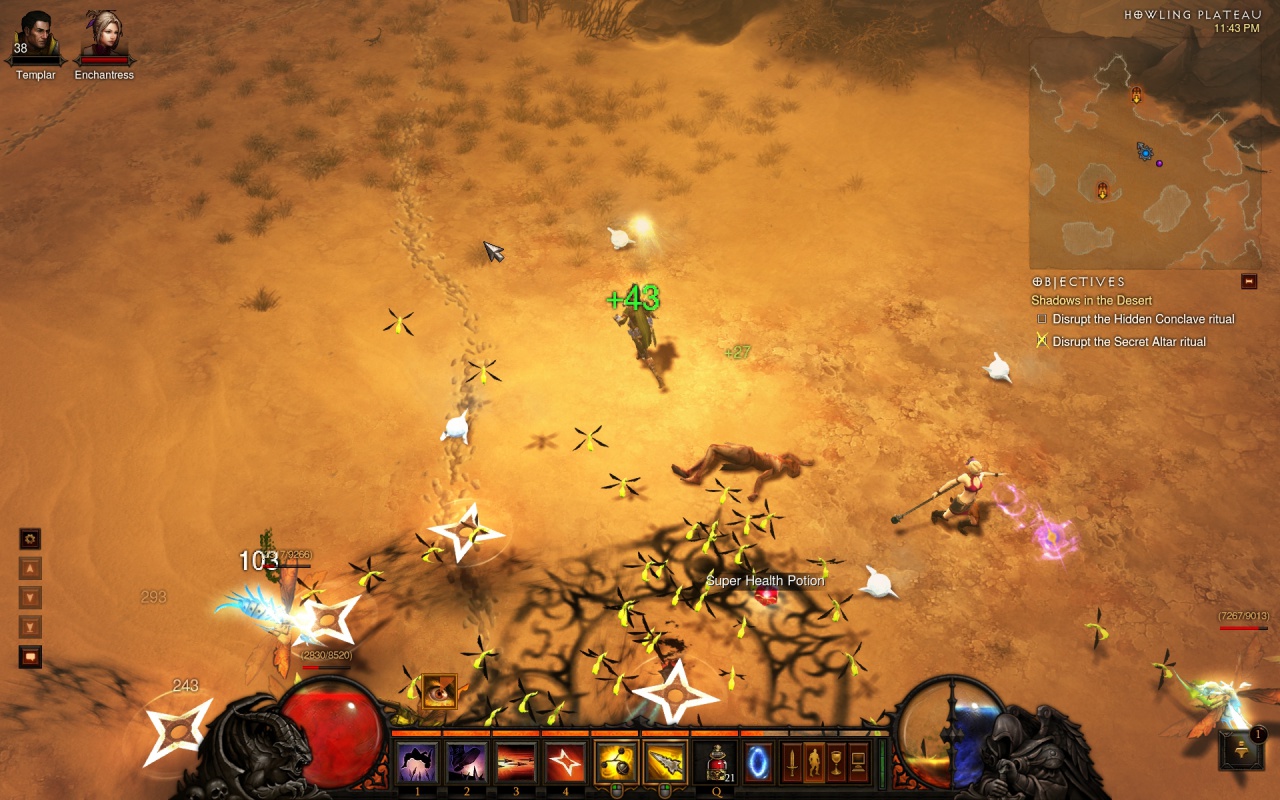Toggle the chat speech bubble button
1280x800 pixels.
point(31,657)
